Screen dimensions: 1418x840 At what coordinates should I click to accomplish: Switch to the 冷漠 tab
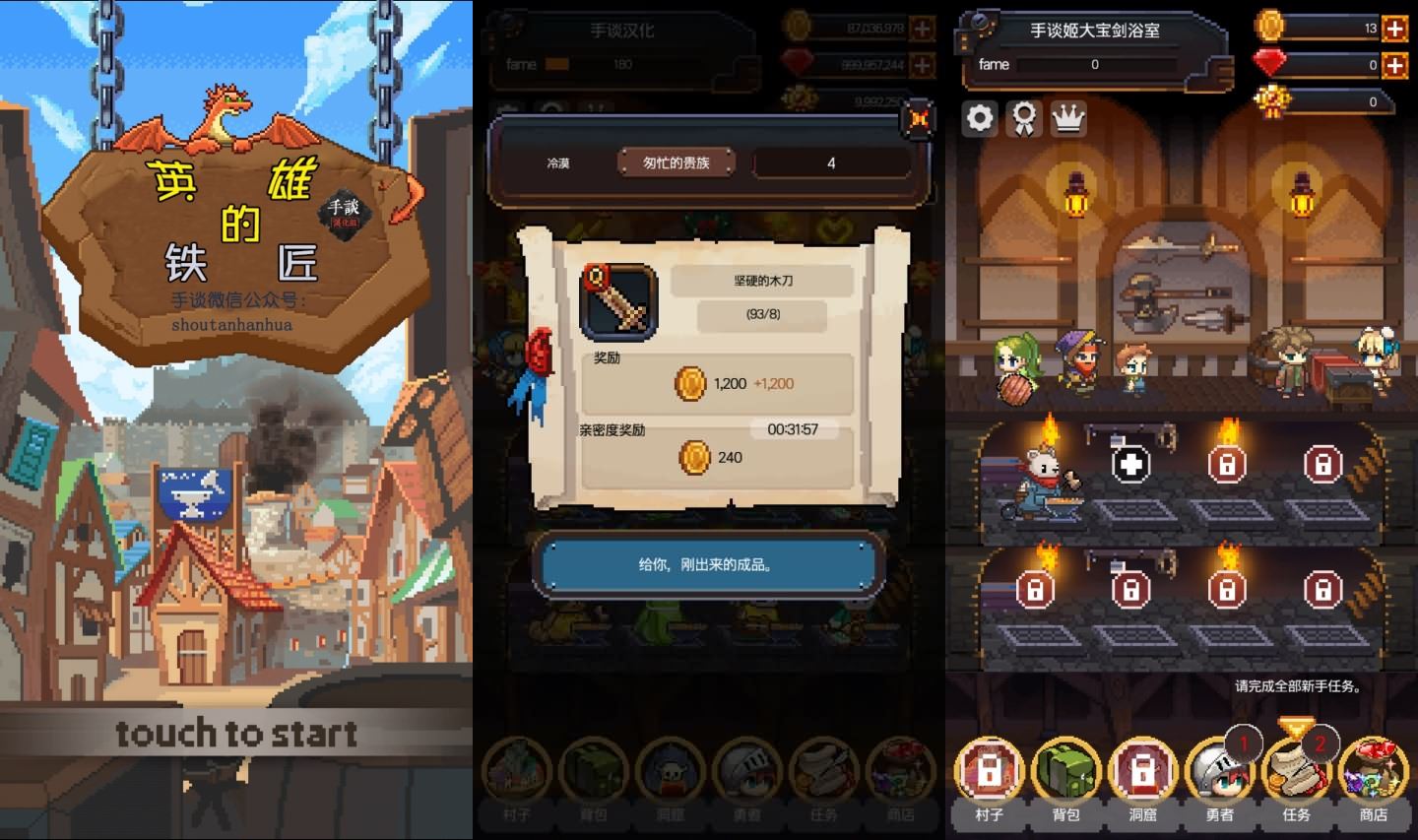tap(560, 162)
